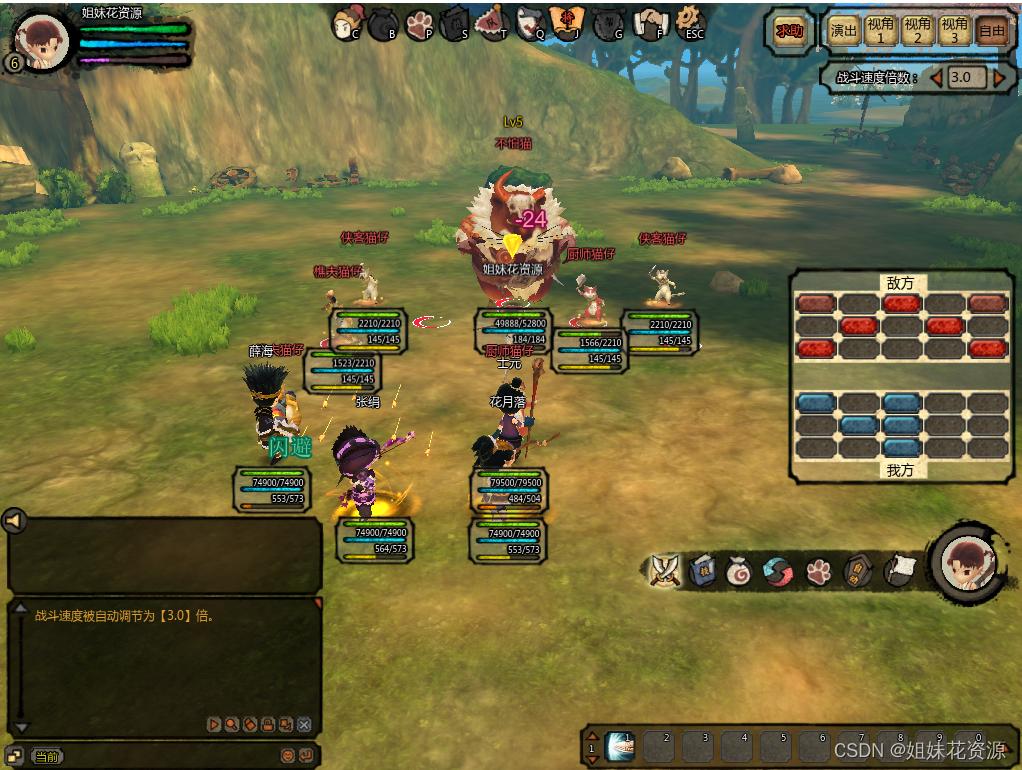Click the player portrait at top left
This screenshot has width=1022, height=770.
pyautogui.click(x=43, y=42)
